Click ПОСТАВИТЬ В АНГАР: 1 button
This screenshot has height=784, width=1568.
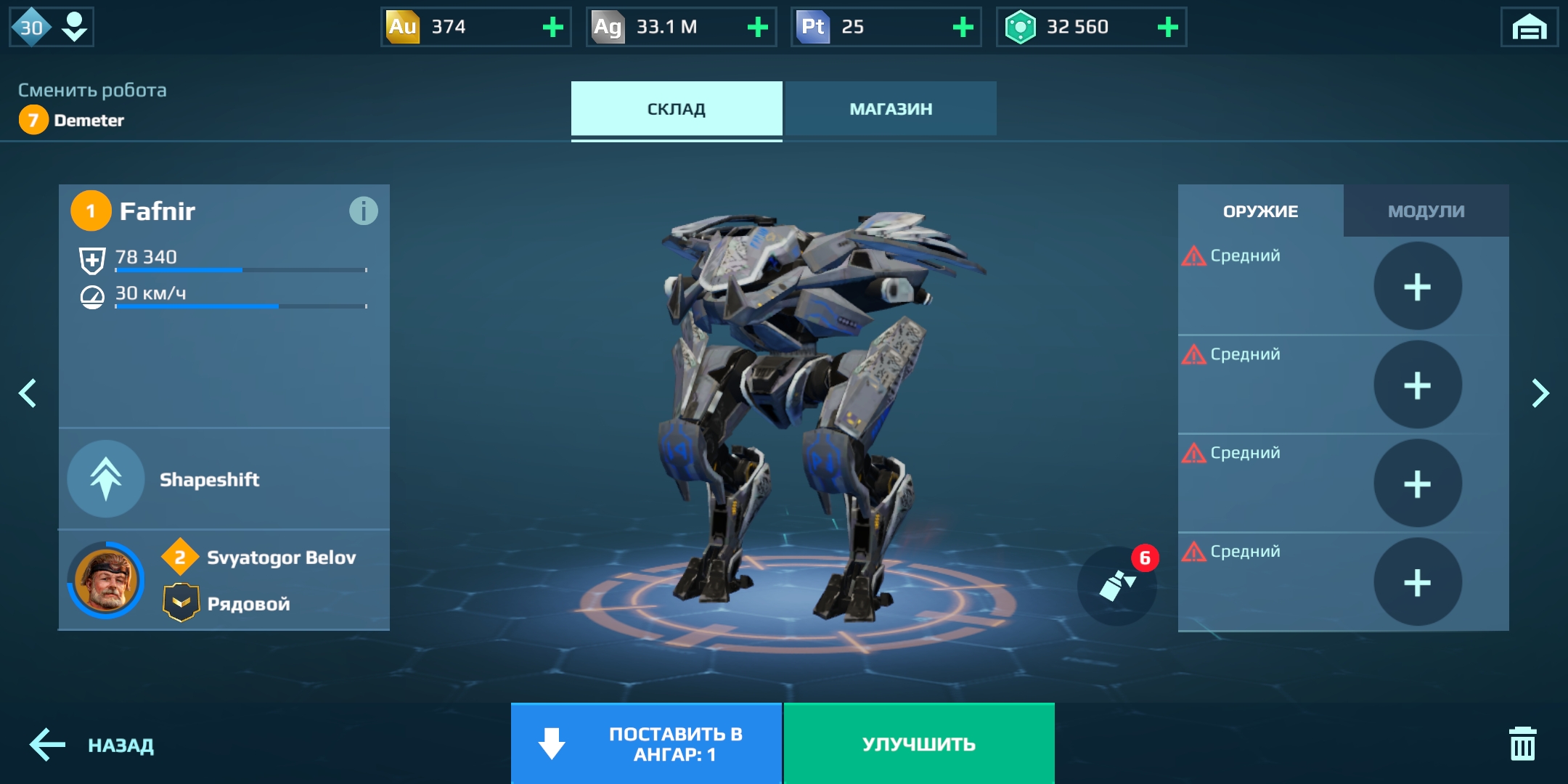646,744
